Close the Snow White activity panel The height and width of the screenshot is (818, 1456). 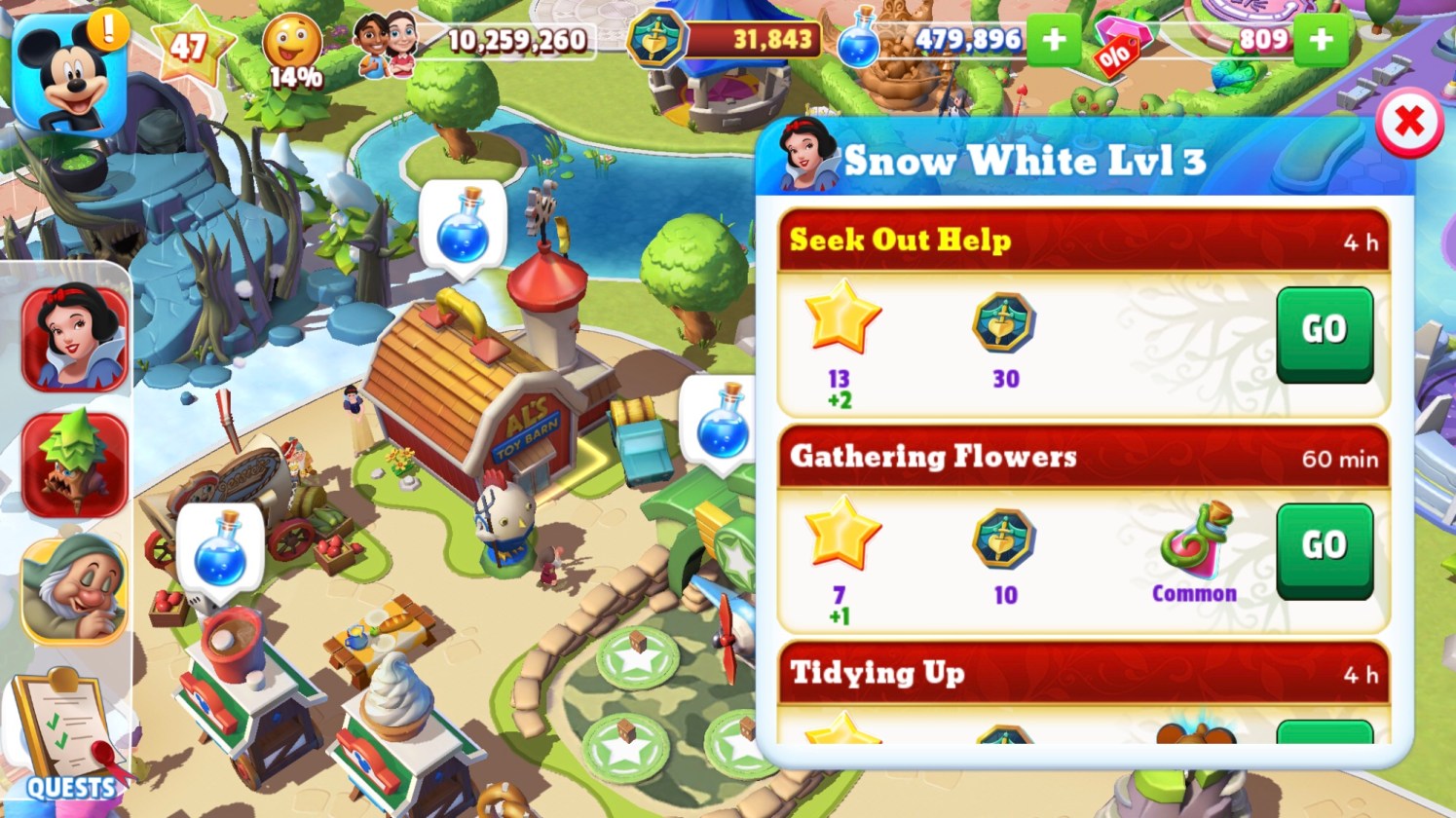1408,123
